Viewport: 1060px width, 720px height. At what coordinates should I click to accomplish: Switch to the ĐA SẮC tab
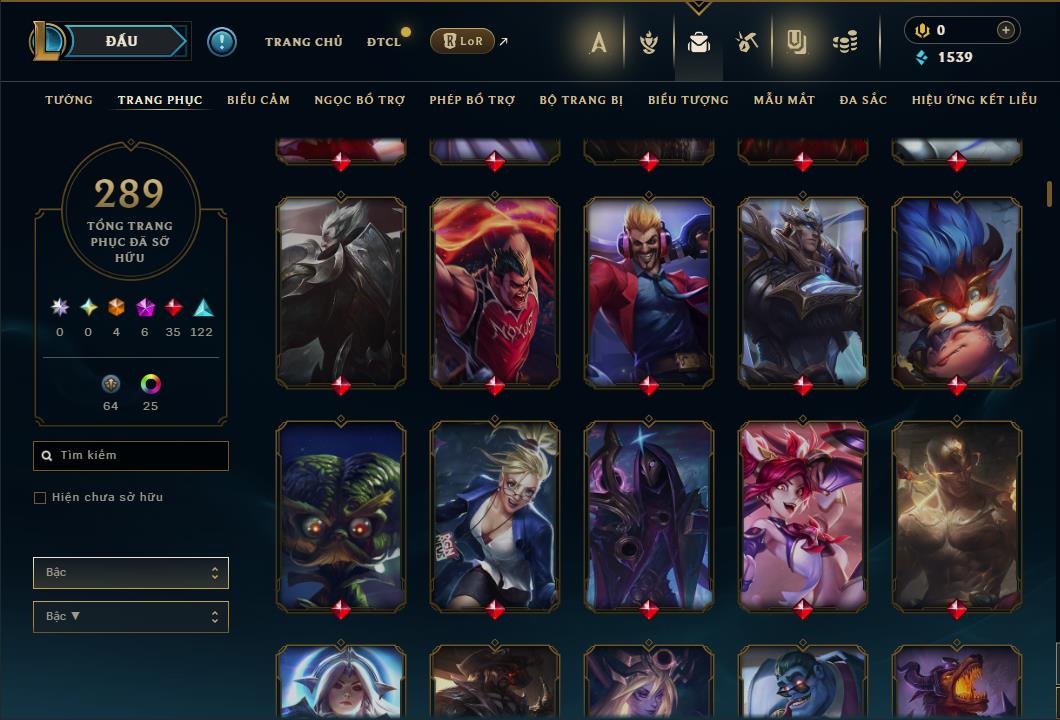click(x=863, y=100)
